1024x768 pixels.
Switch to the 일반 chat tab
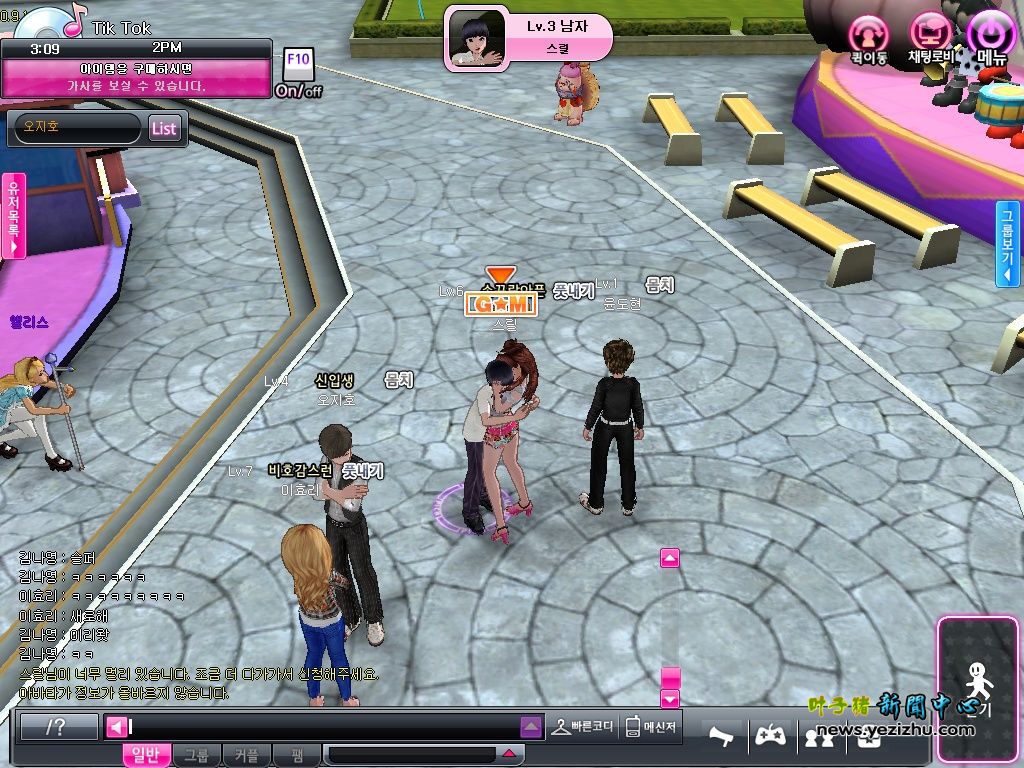(146, 756)
